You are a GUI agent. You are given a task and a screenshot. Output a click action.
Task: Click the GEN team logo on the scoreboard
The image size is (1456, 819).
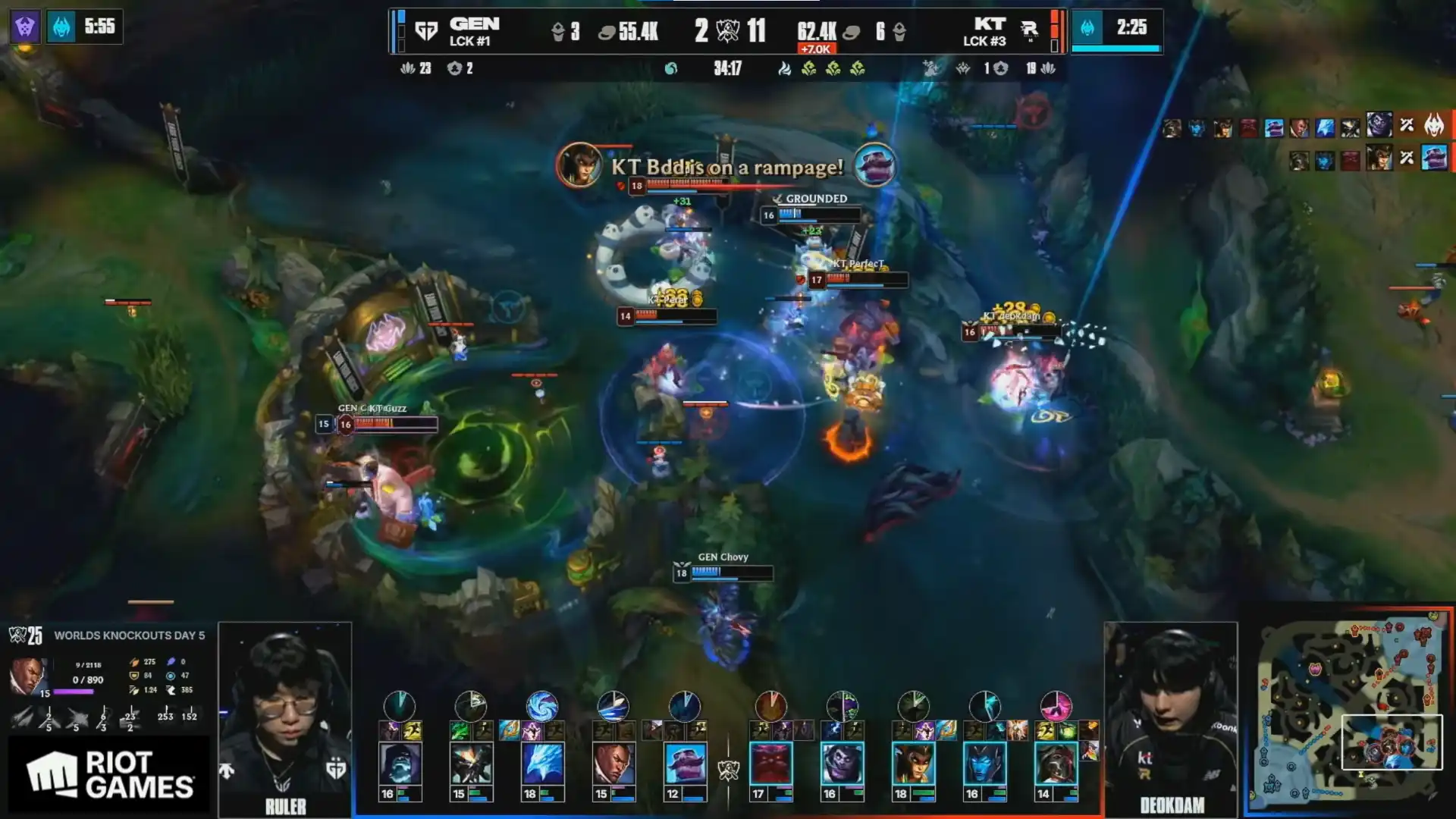tap(427, 31)
